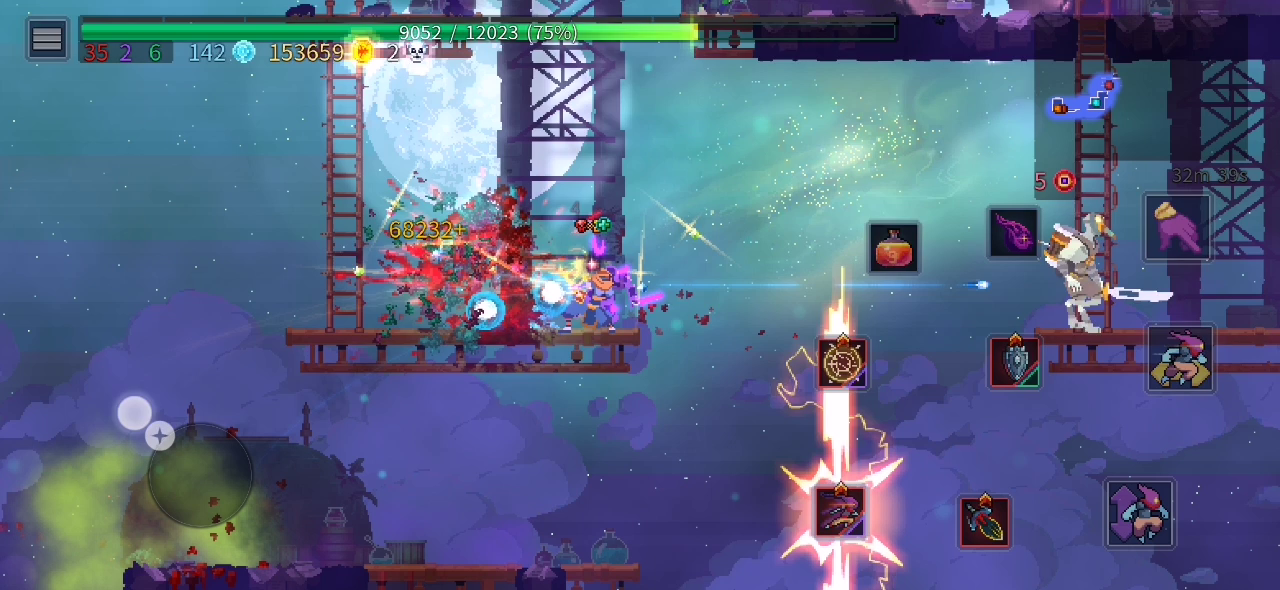The height and width of the screenshot is (590, 1280).
Task: Use the golden crosshair skill slot
Action: (842, 362)
